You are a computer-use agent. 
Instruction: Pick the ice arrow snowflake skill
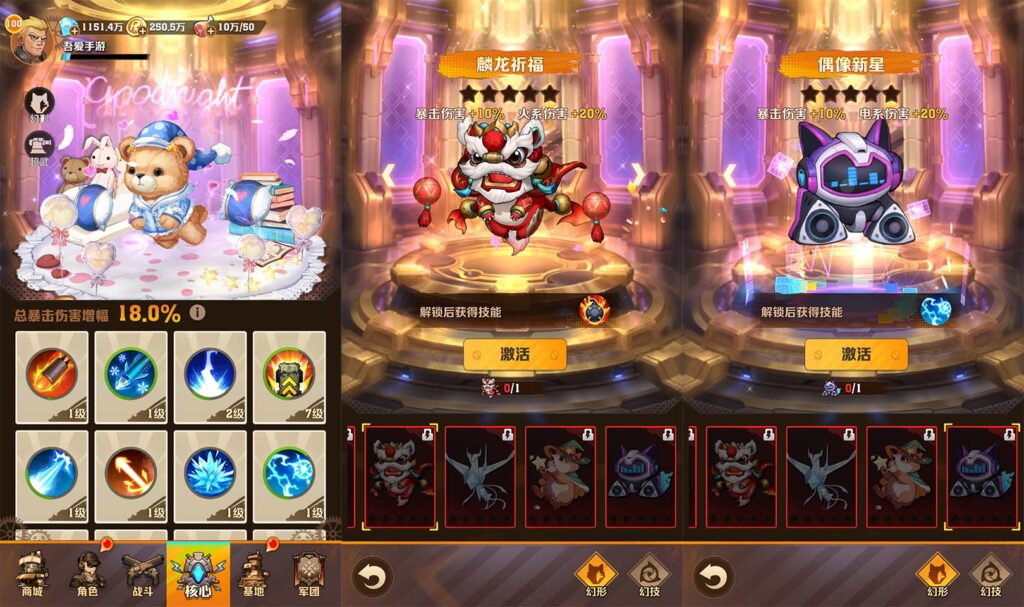(131, 375)
